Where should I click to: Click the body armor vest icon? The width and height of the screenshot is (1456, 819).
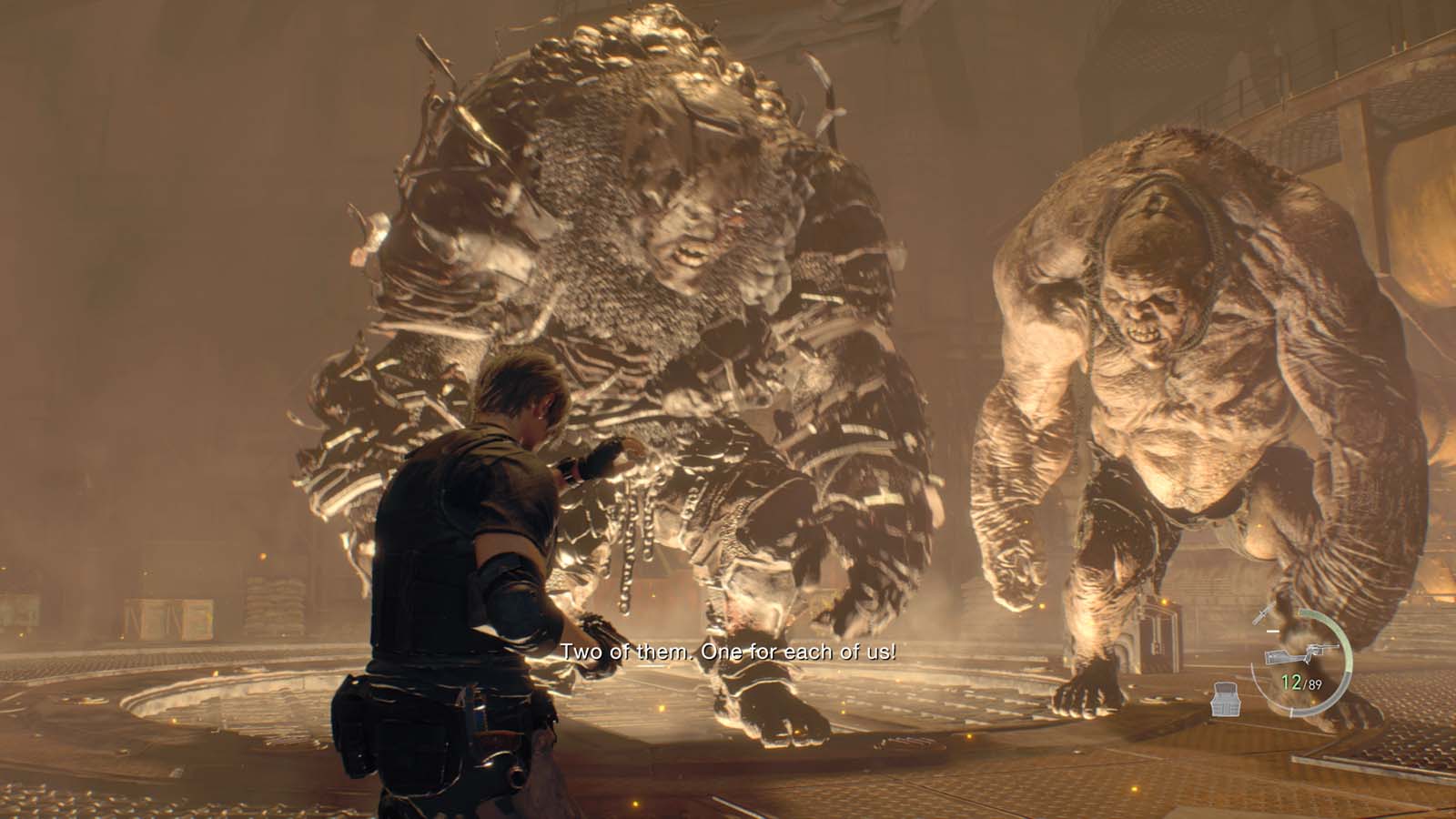[1228, 702]
